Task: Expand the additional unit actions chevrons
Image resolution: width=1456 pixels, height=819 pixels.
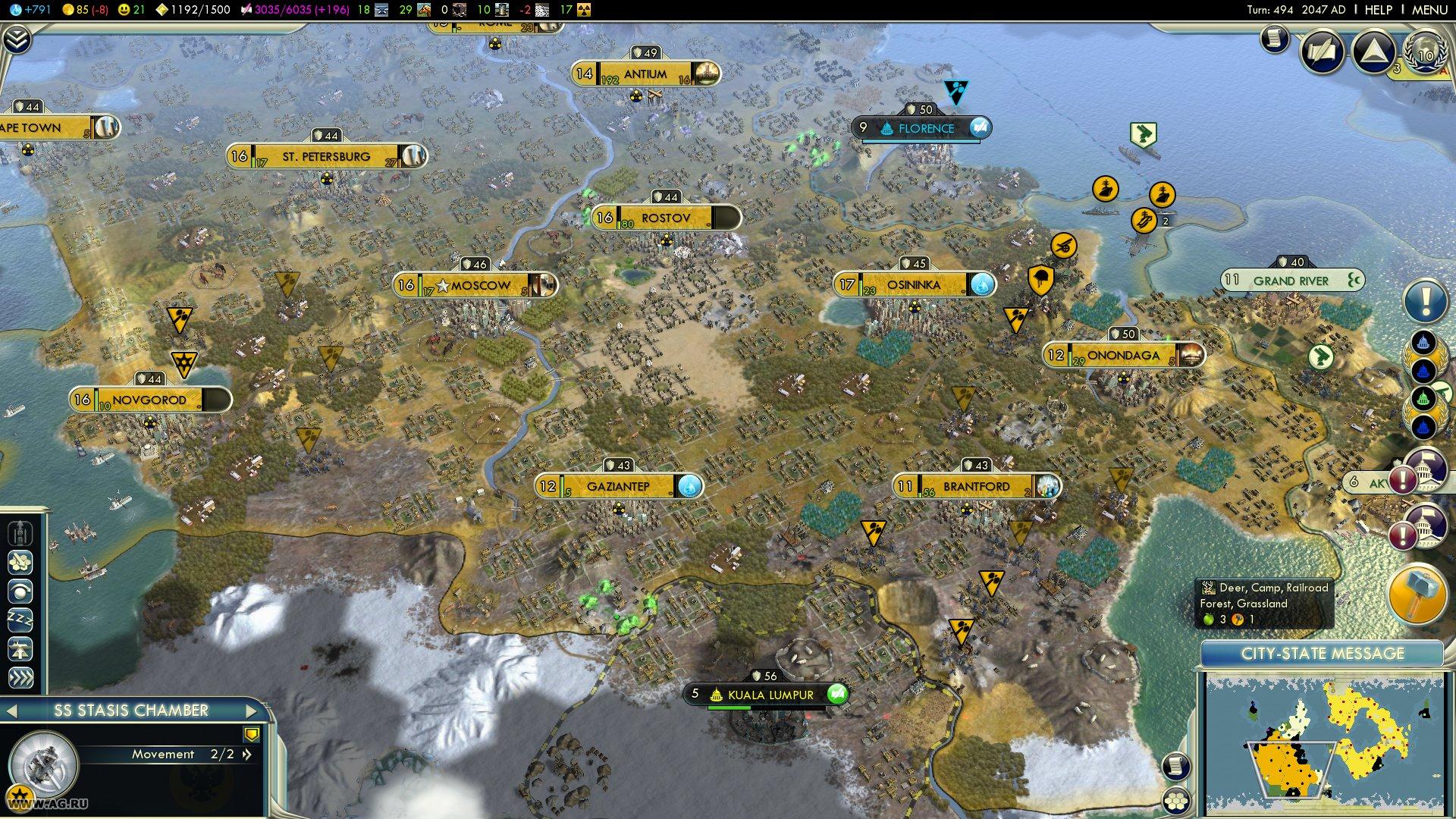Action: tap(20, 677)
